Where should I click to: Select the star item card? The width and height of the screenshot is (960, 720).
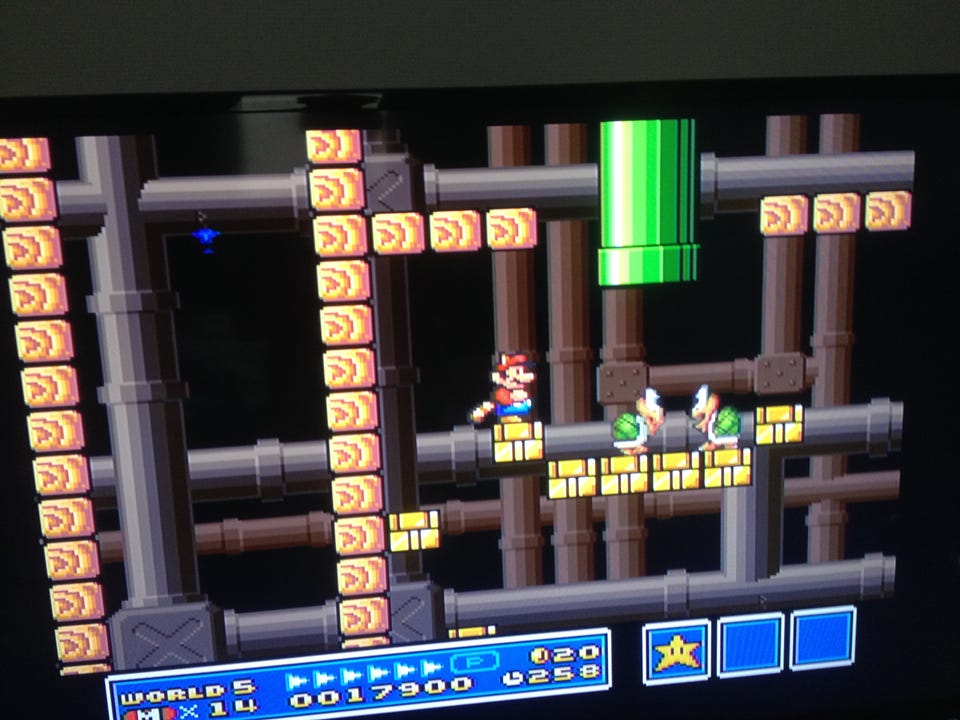(x=676, y=651)
